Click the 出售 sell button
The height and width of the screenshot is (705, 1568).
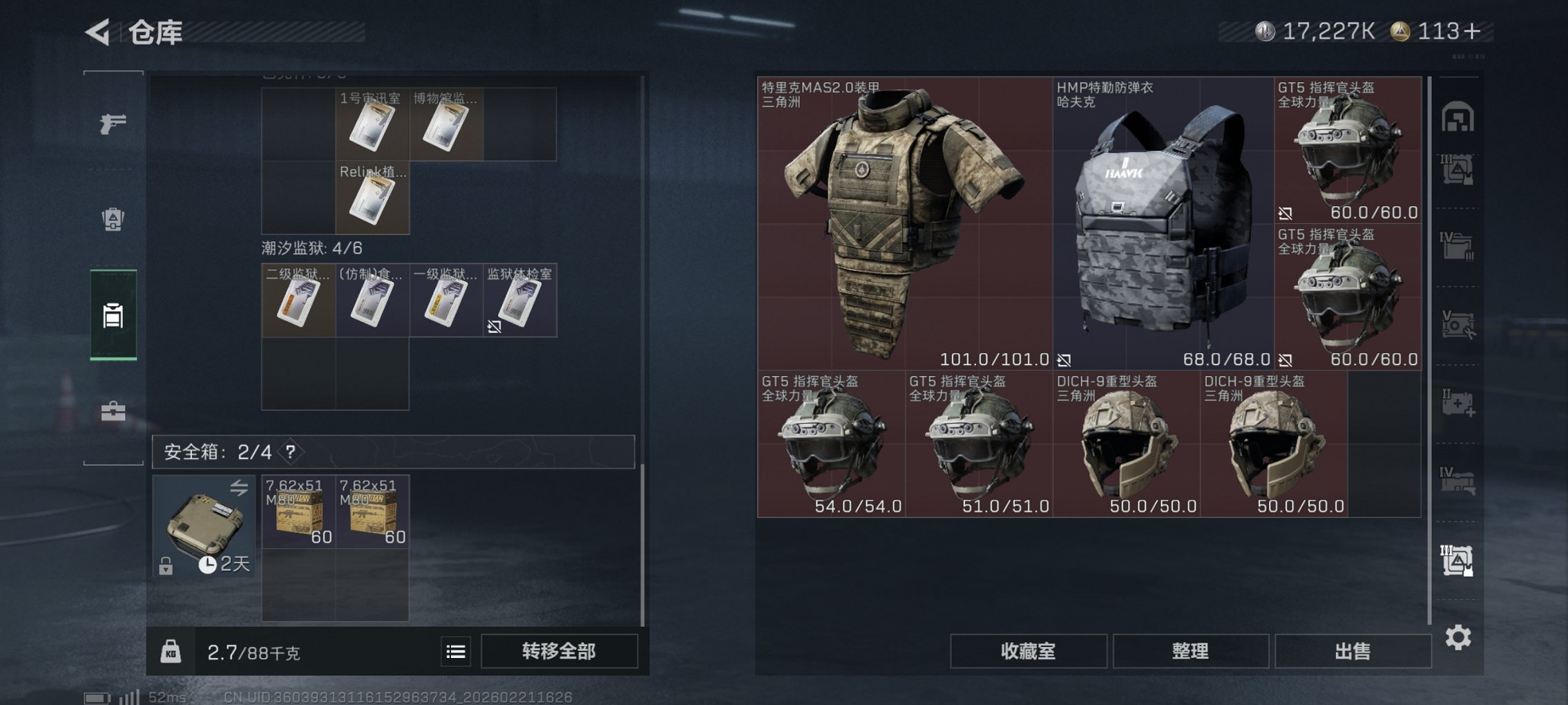1352,651
